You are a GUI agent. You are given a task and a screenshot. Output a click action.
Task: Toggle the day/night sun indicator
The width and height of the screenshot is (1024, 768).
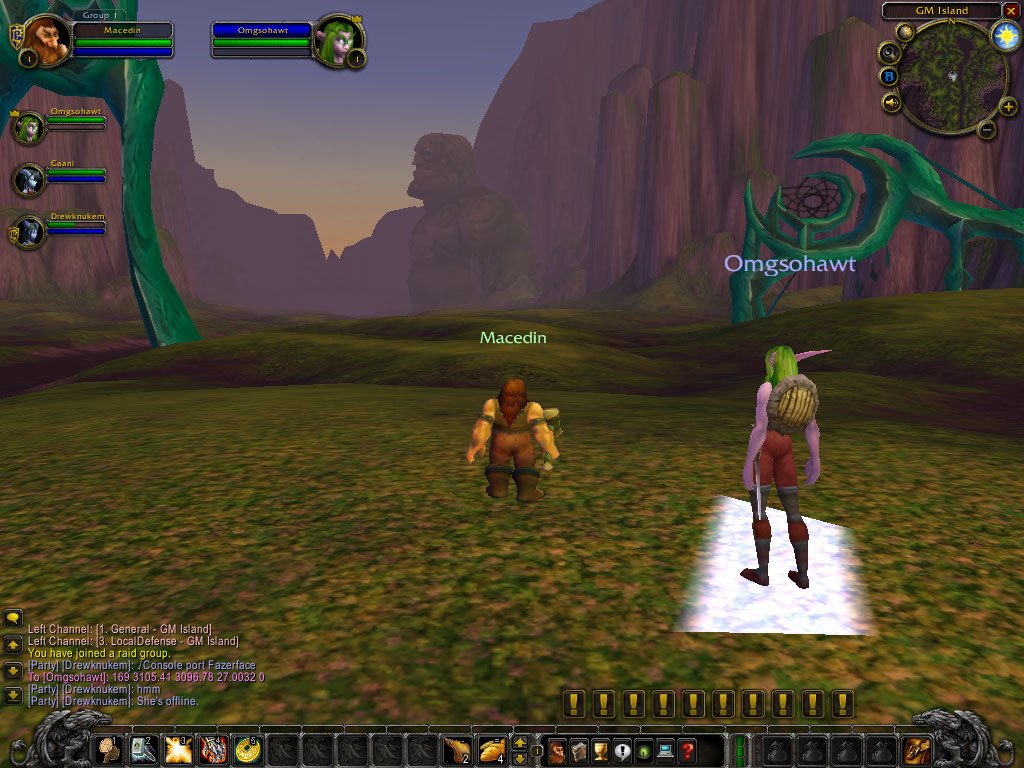[1005, 36]
